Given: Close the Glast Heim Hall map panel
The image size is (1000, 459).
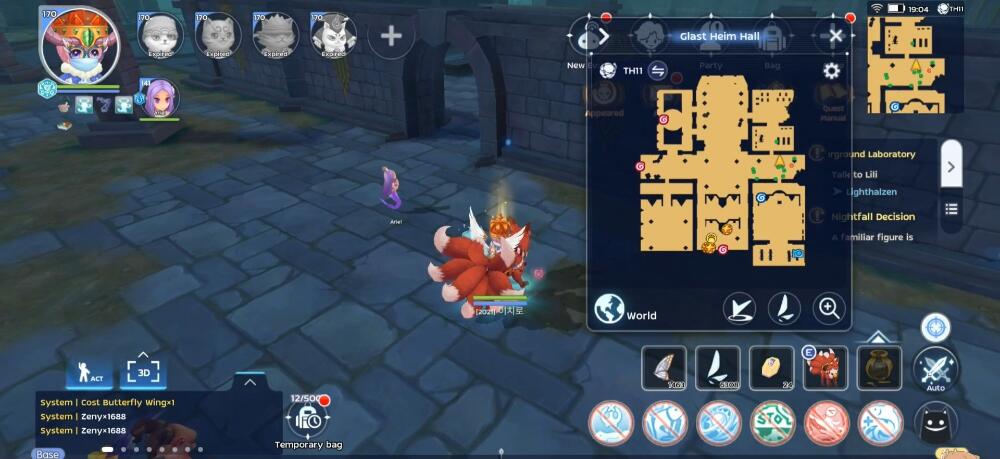Looking at the screenshot, I should coord(836,36).
